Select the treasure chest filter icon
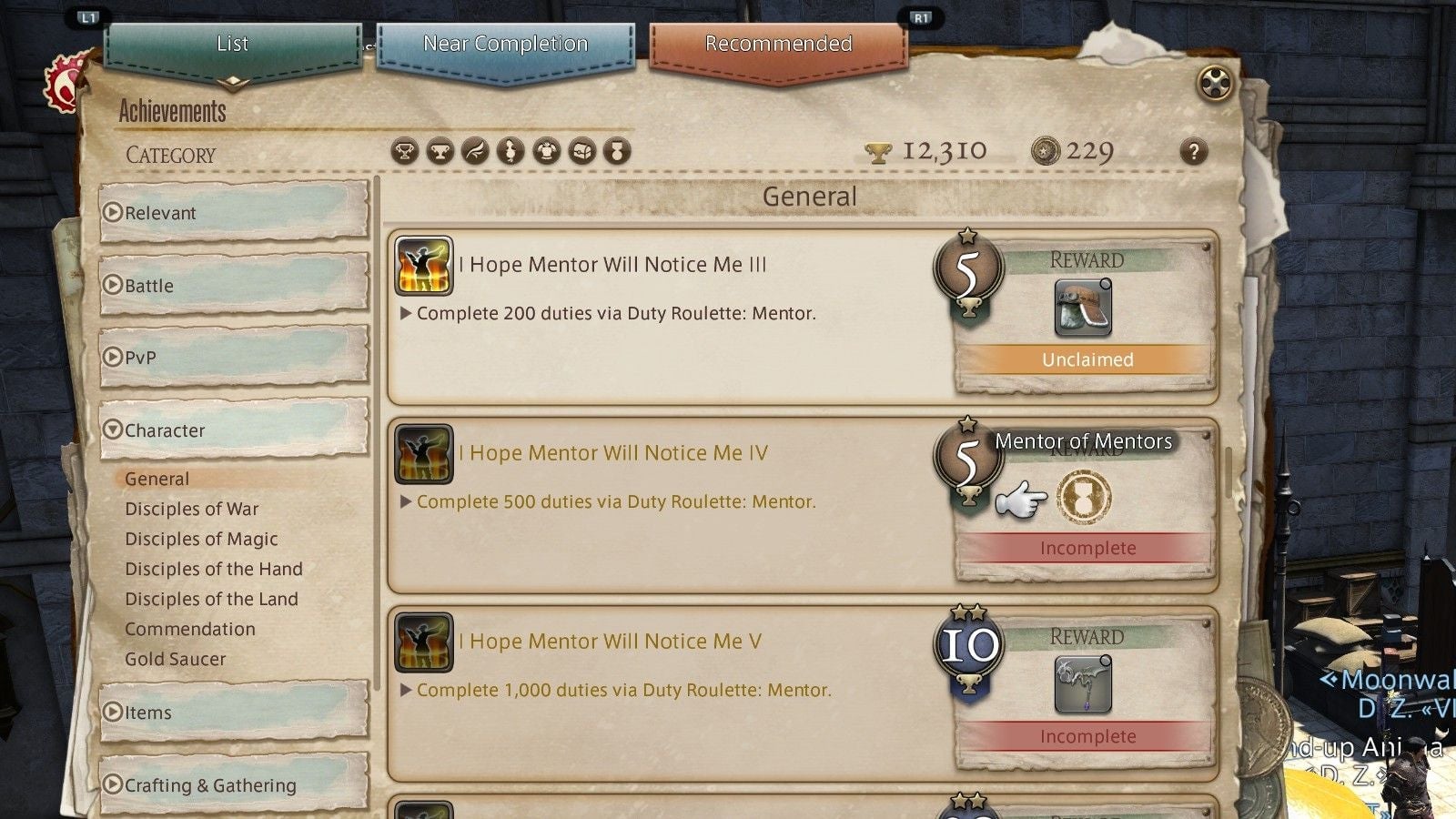The image size is (1456, 819). pos(581,152)
